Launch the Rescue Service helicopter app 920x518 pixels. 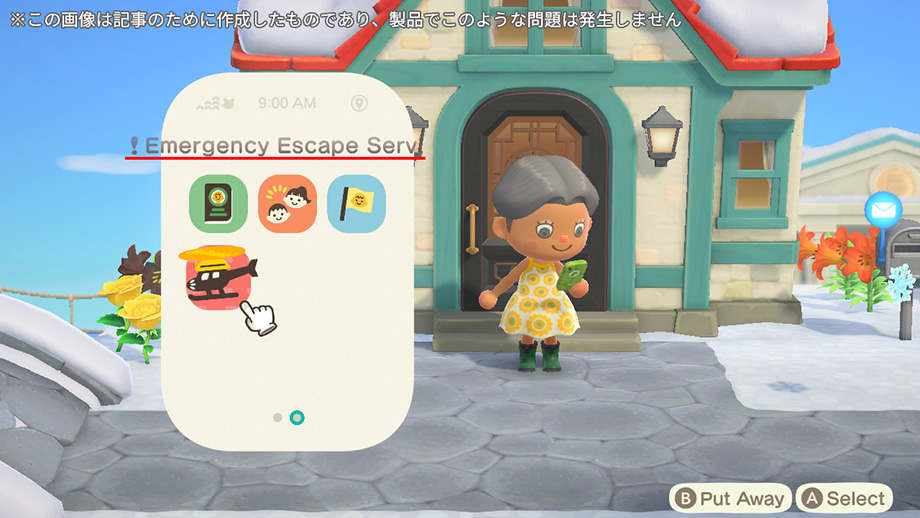pos(220,277)
